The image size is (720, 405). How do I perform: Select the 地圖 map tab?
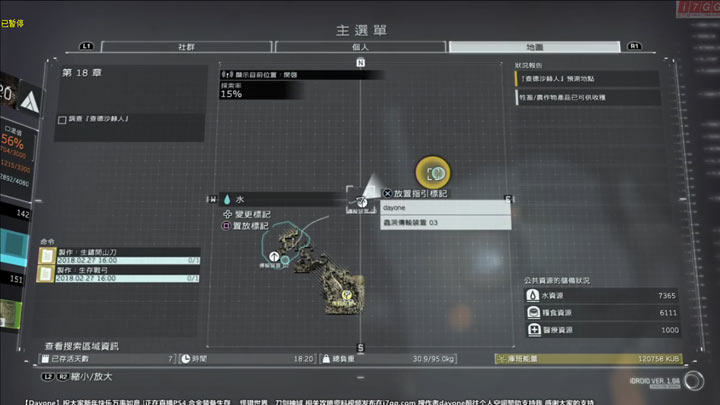(x=534, y=47)
